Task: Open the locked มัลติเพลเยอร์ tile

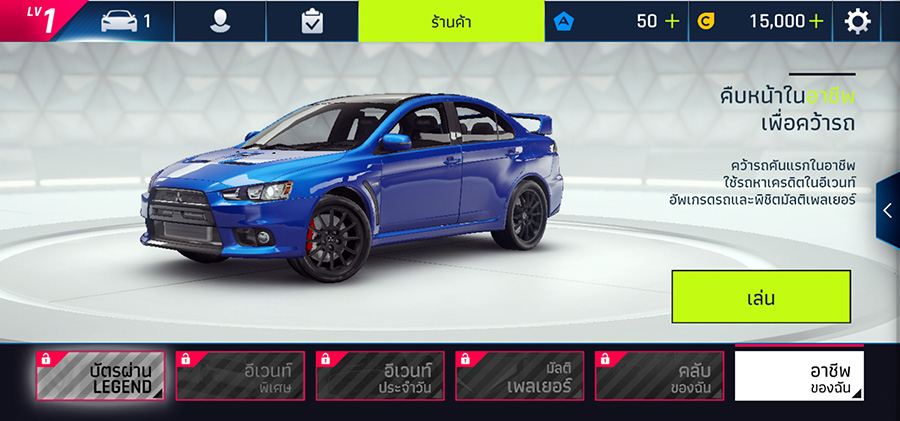Action: (x=520, y=376)
